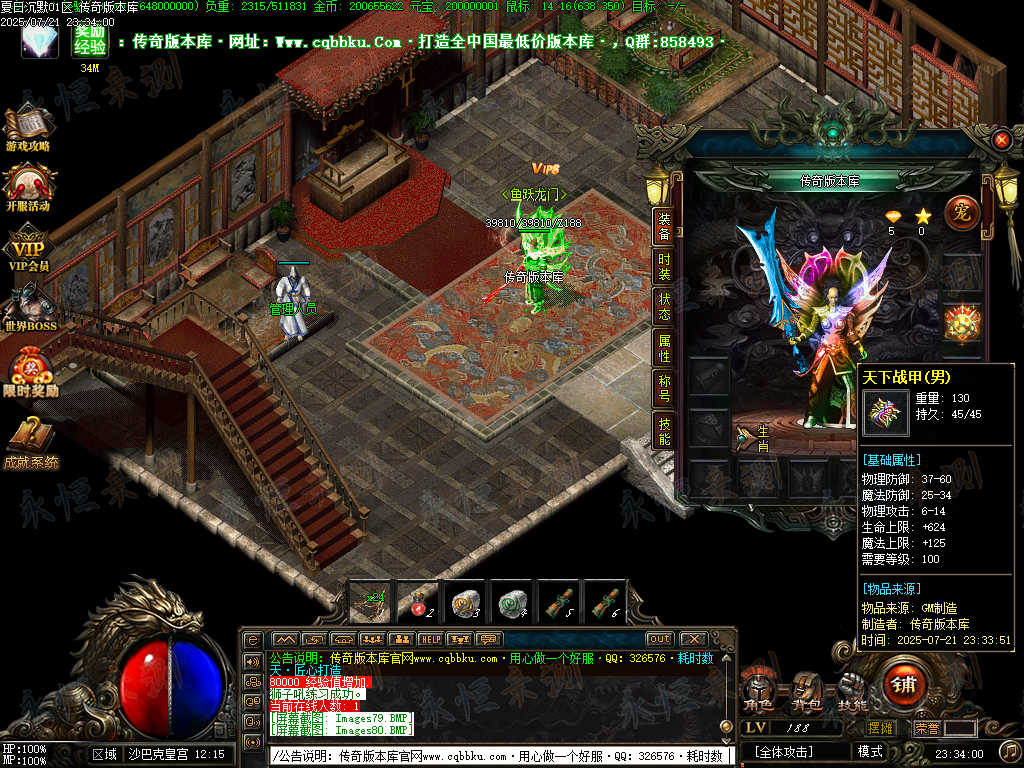Click the round 宠 pet button
The width and height of the screenshot is (1024, 768).
[x=961, y=213]
